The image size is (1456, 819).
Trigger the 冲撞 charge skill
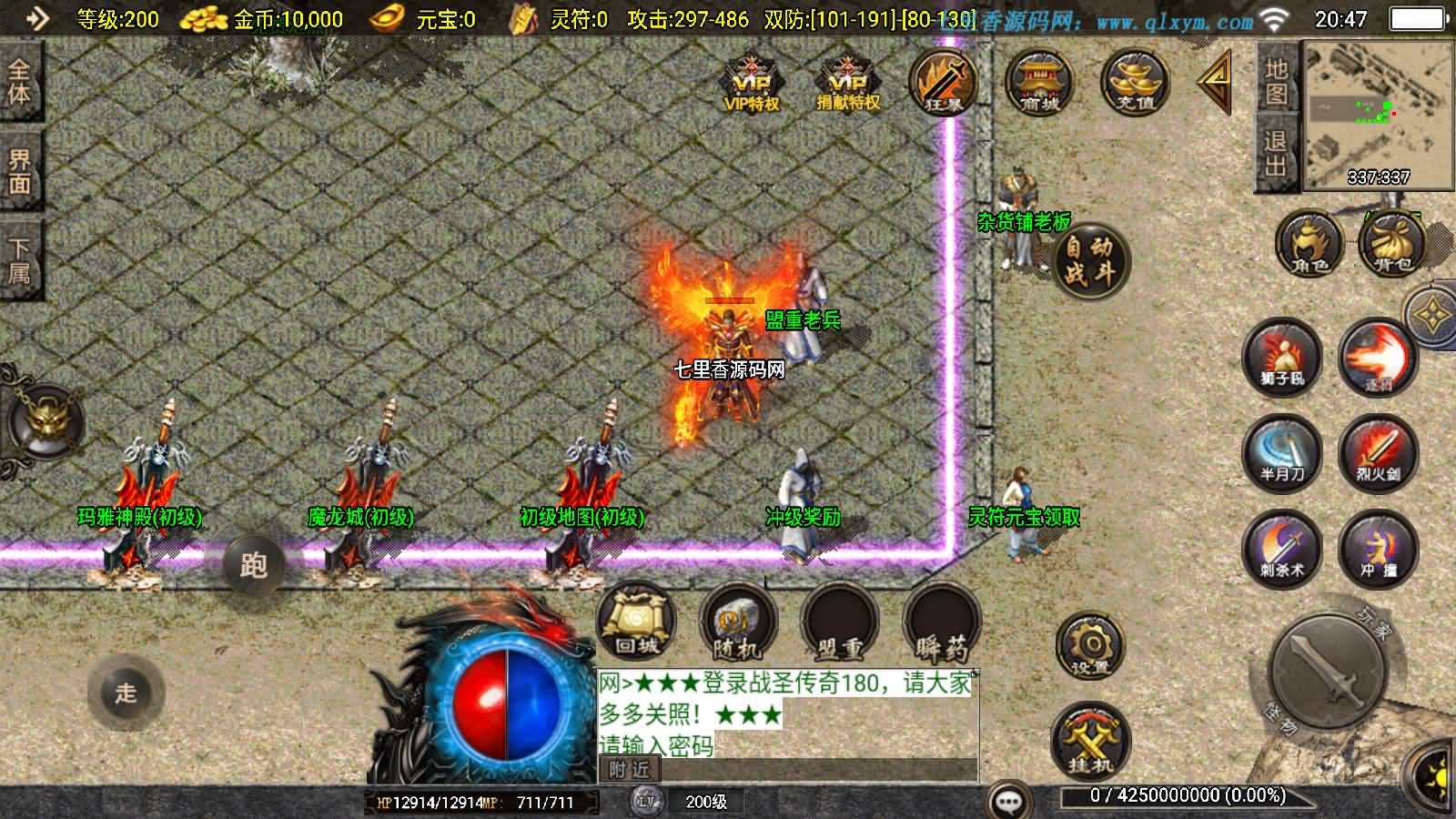1378,549
